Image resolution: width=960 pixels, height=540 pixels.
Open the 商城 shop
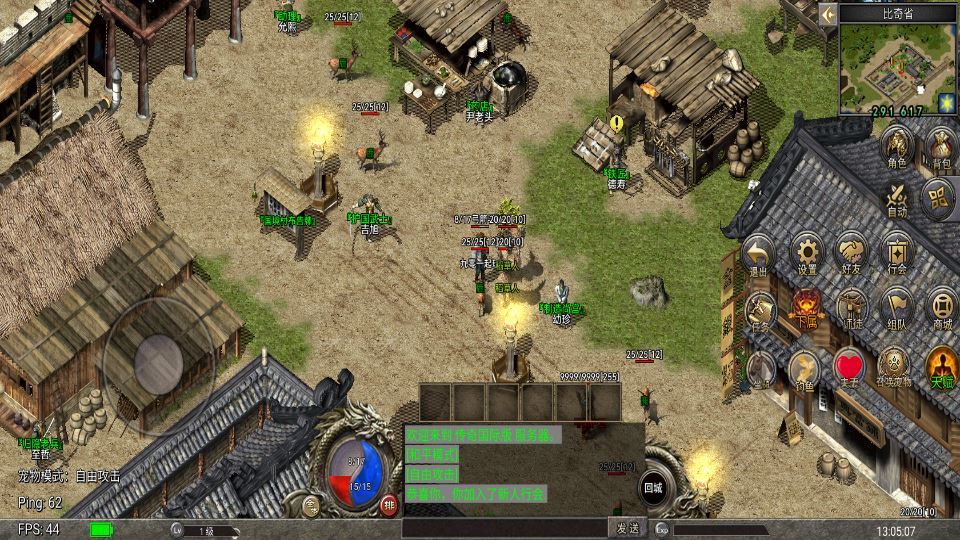pos(942,309)
